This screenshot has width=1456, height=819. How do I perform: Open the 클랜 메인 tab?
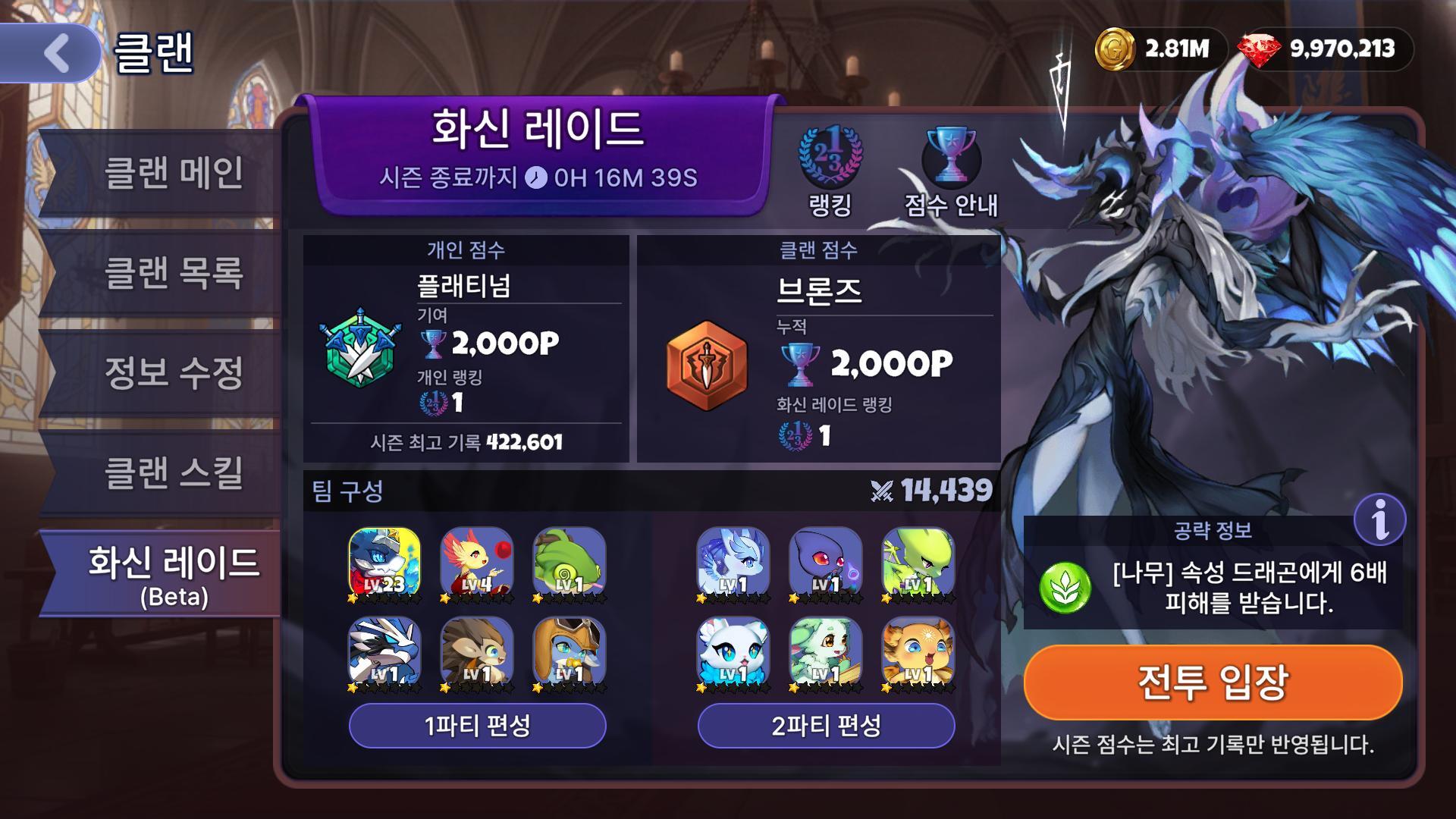pyautogui.click(x=173, y=173)
